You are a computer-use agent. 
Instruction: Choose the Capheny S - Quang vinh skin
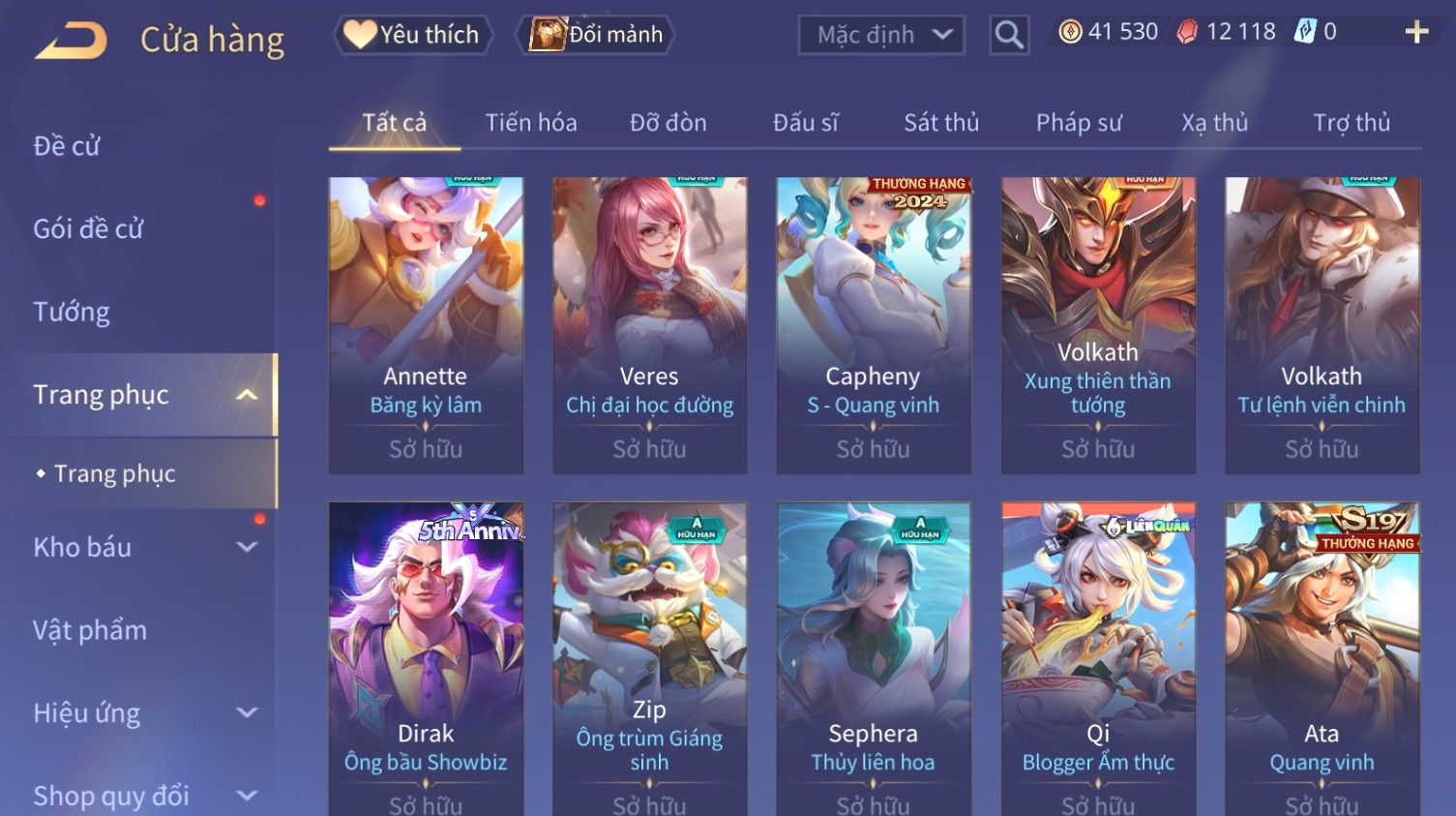coord(873,324)
